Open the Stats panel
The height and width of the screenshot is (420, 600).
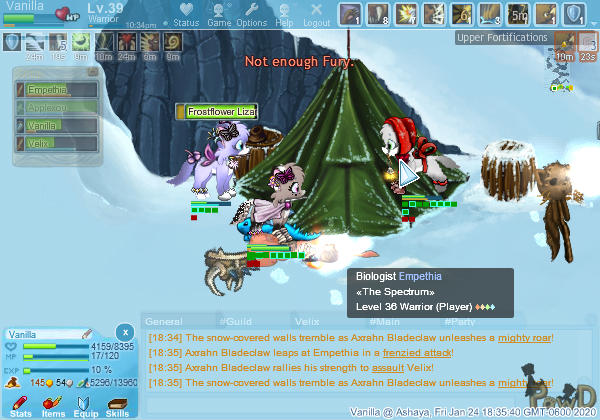coord(22,406)
